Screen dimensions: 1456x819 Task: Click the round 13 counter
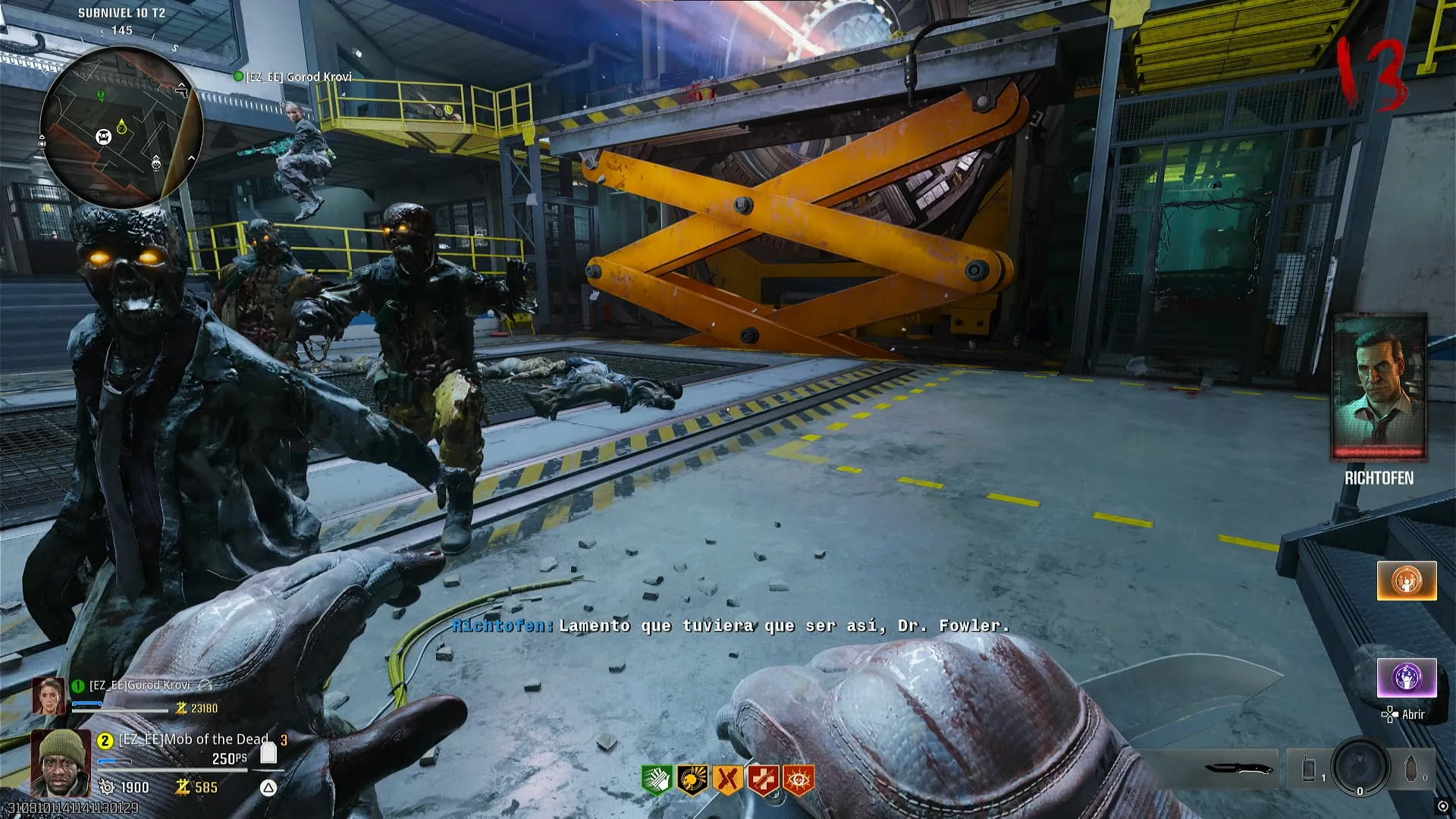click(1371, 74)
